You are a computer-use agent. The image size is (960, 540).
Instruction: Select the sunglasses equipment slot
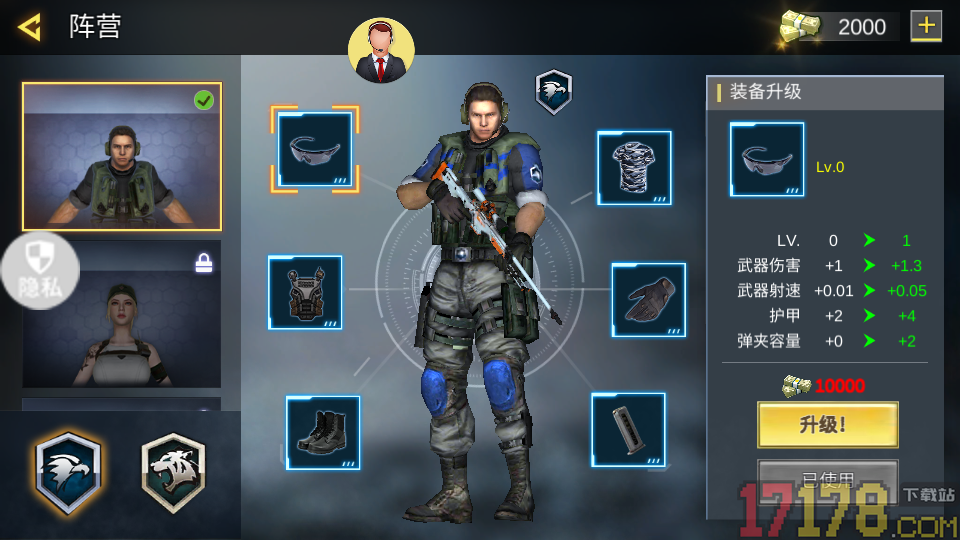[315, 149]
